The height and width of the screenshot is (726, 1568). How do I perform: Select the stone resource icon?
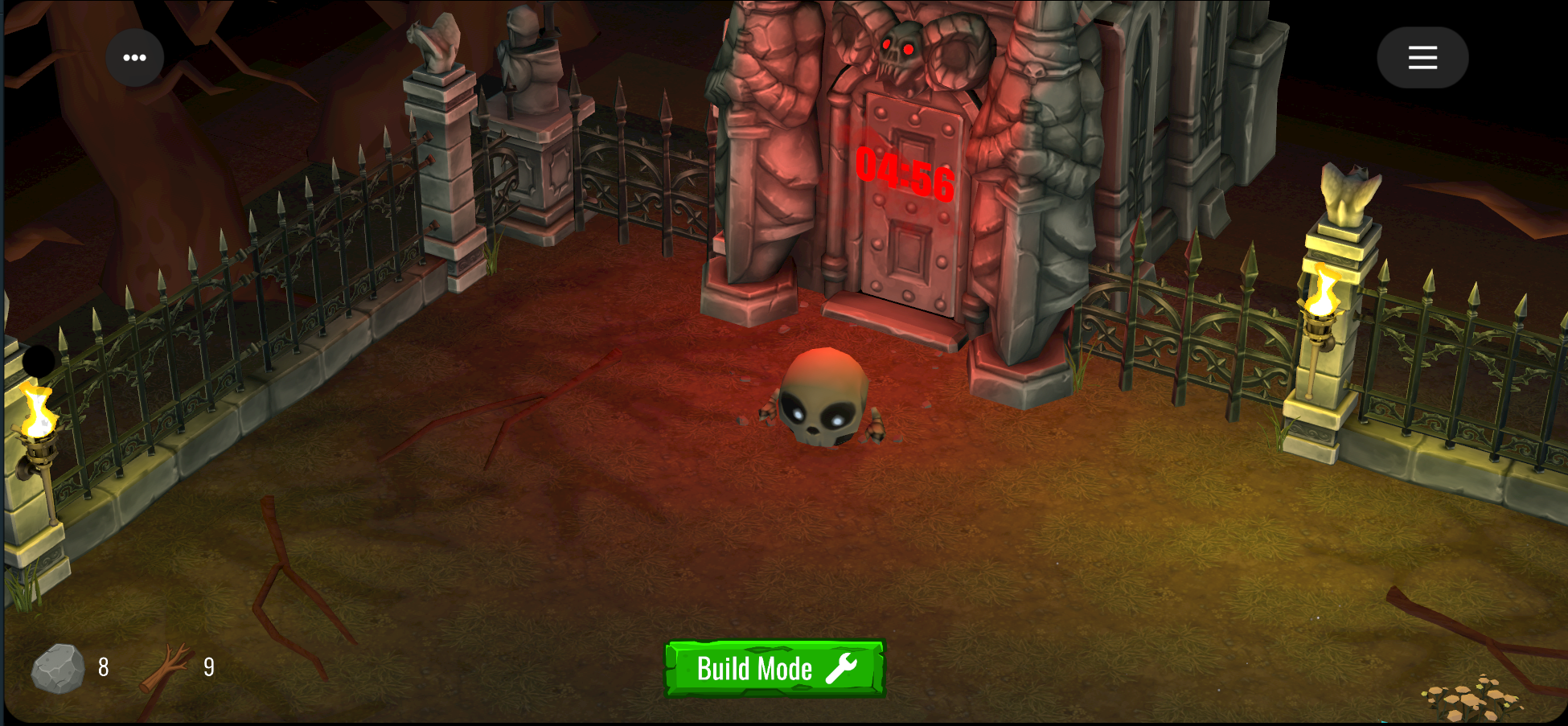coord(58,668)
